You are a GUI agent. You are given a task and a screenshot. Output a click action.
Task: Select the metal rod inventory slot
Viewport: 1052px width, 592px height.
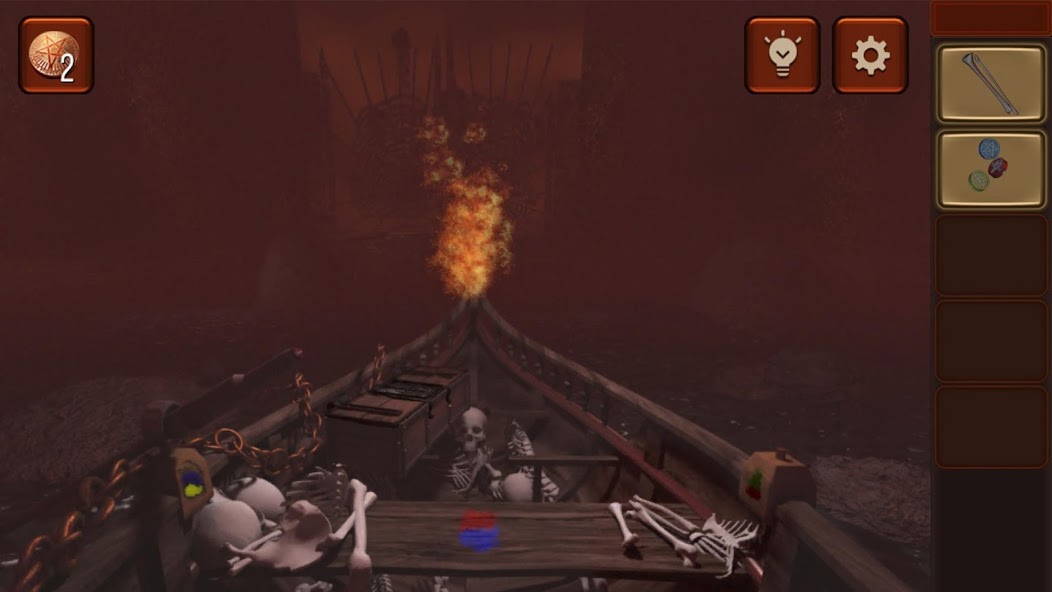coord(990,84)
